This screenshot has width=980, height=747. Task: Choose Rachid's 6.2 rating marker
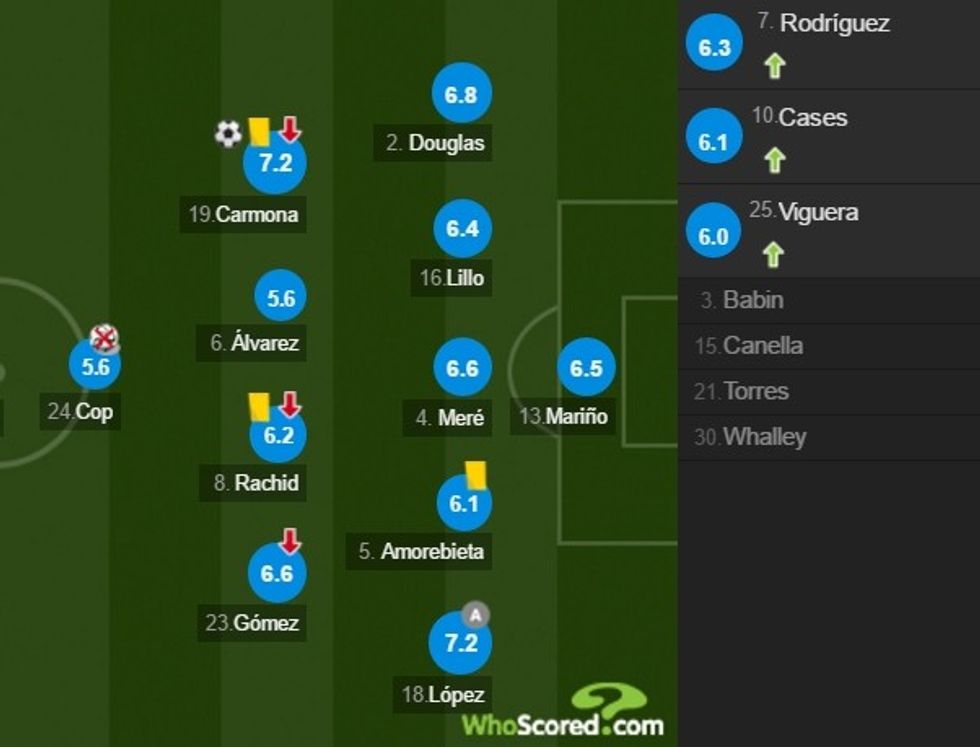coord(278,435)
